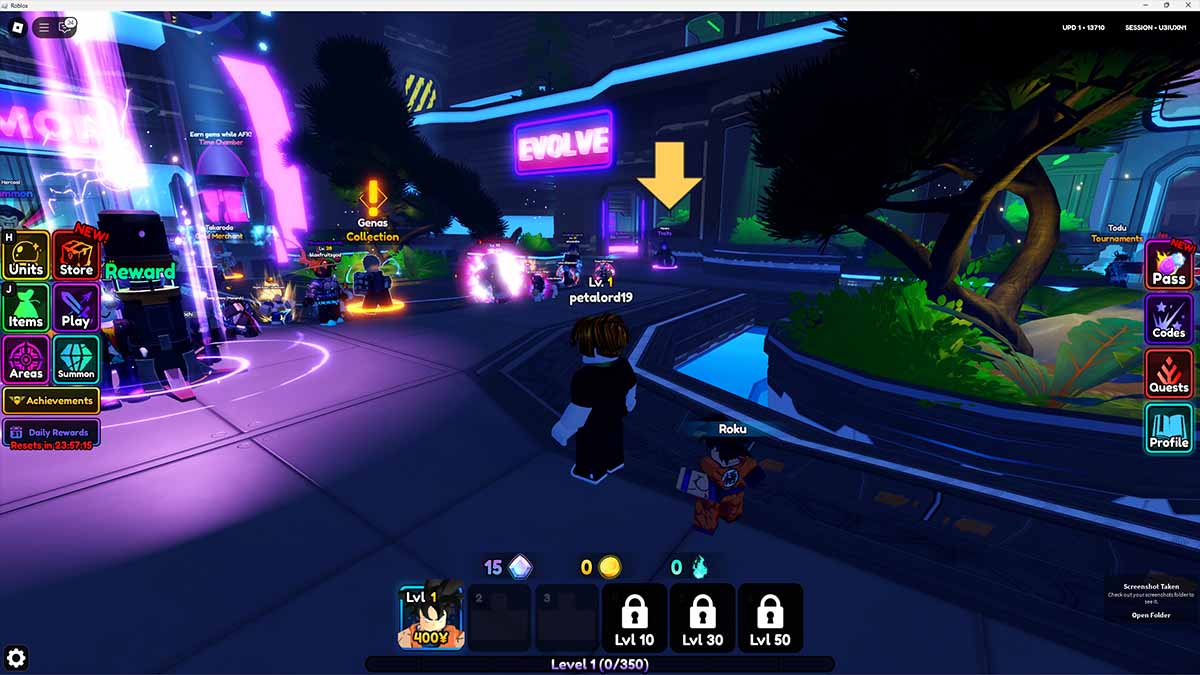Open the Roblox chat bubble
Image resolution: width=1200 pixels, height=675 pixels.
pyautogui.click(x=66, y=27)
